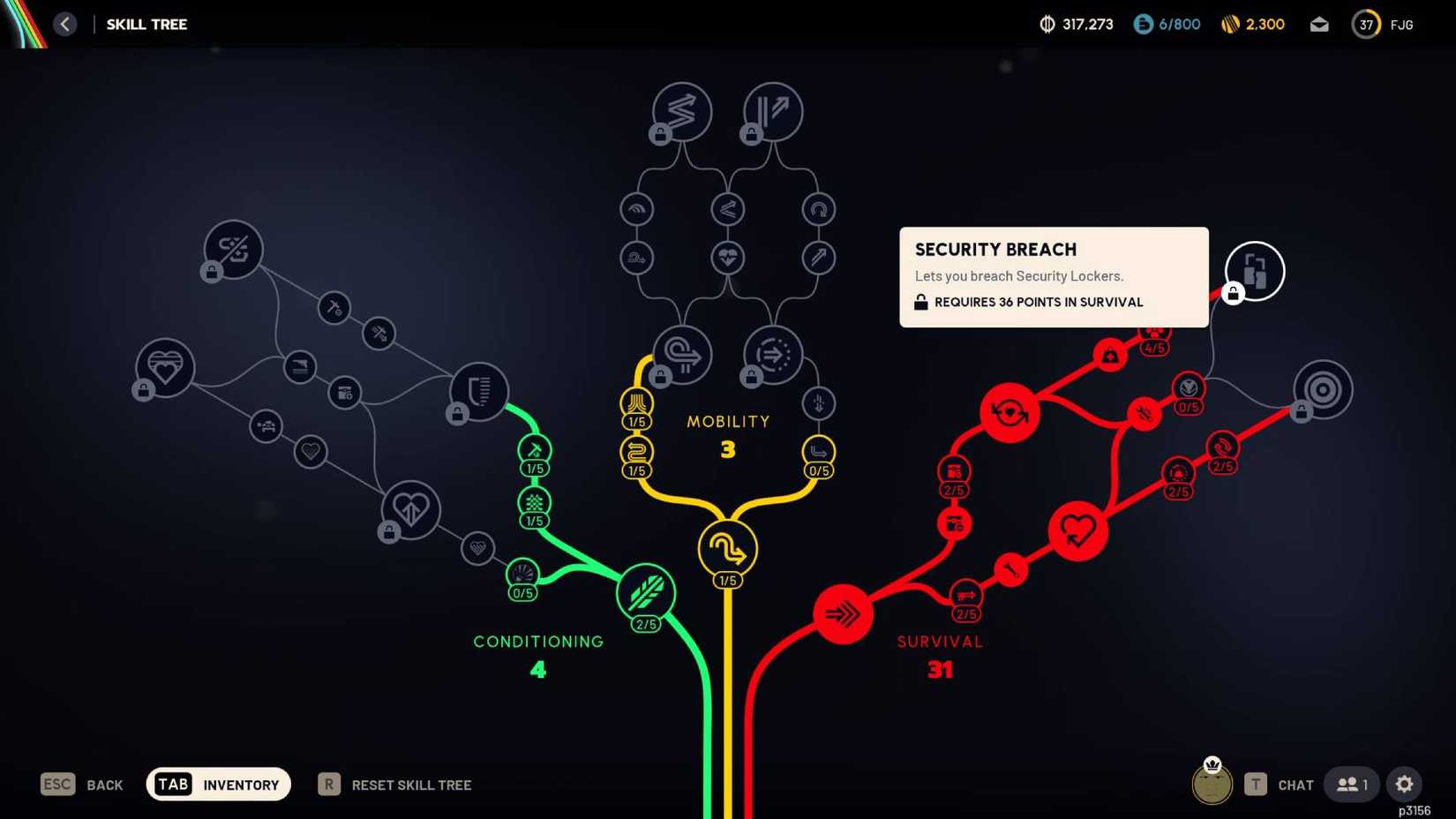This screenshot has height=819, width=1456.
Task: Select the small wrench skill node in Survival
Action: click(x=1009, y=570)
